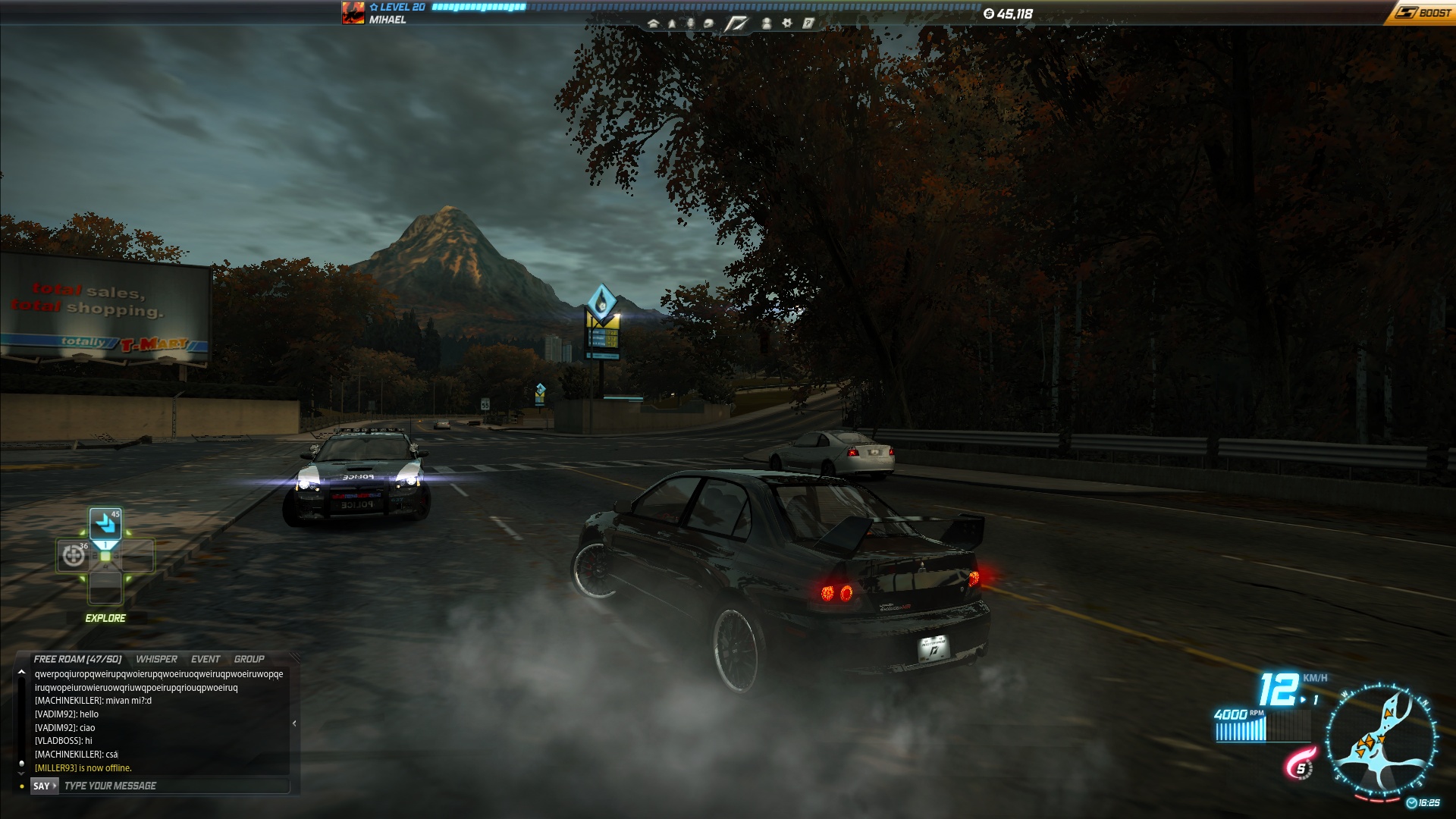Viewport: 1456px width, 819px height.
Task: Open the friends list person icon
Action: (x=766, y=24)
